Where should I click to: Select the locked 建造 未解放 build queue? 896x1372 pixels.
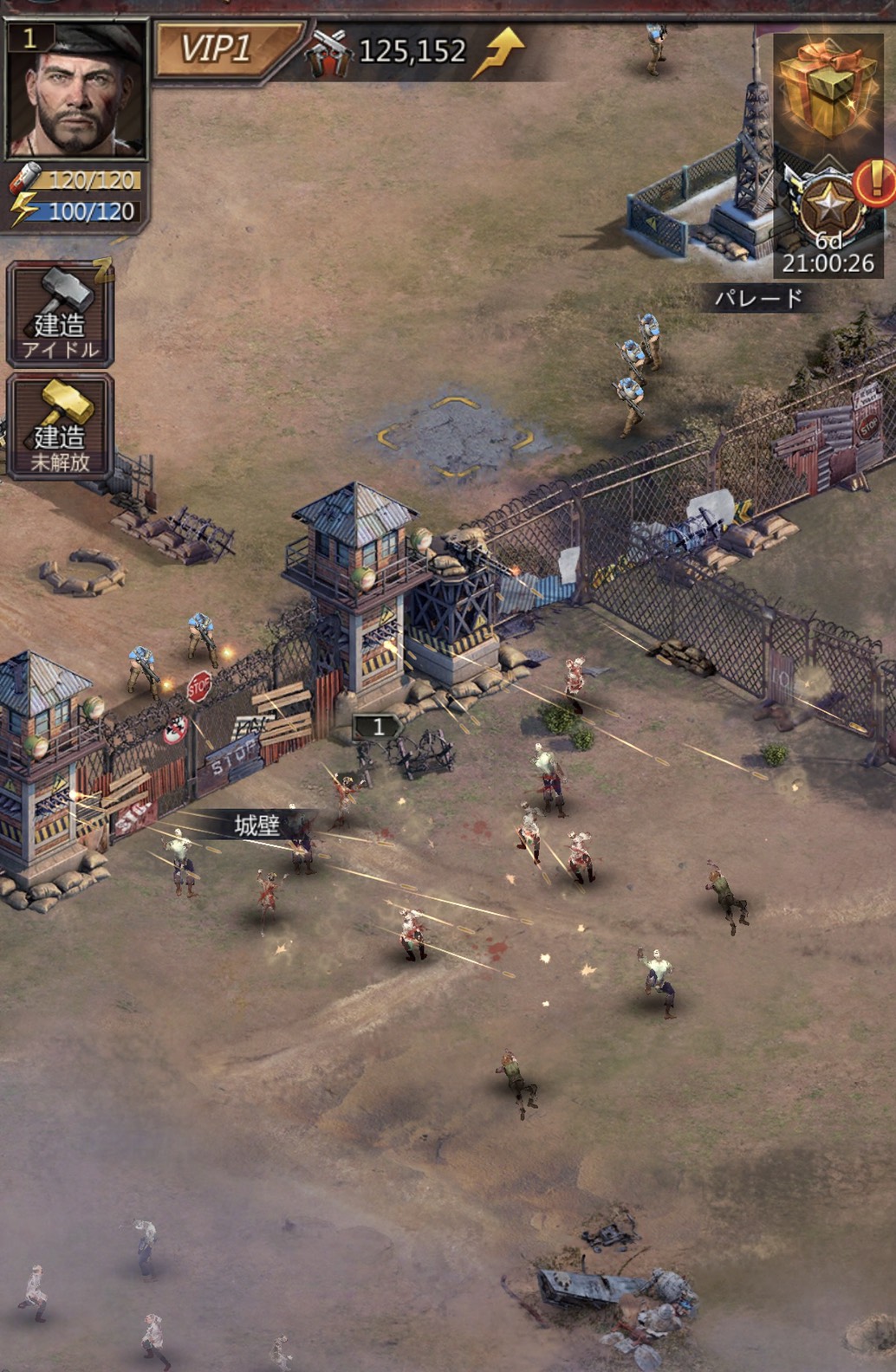point(60,426)
